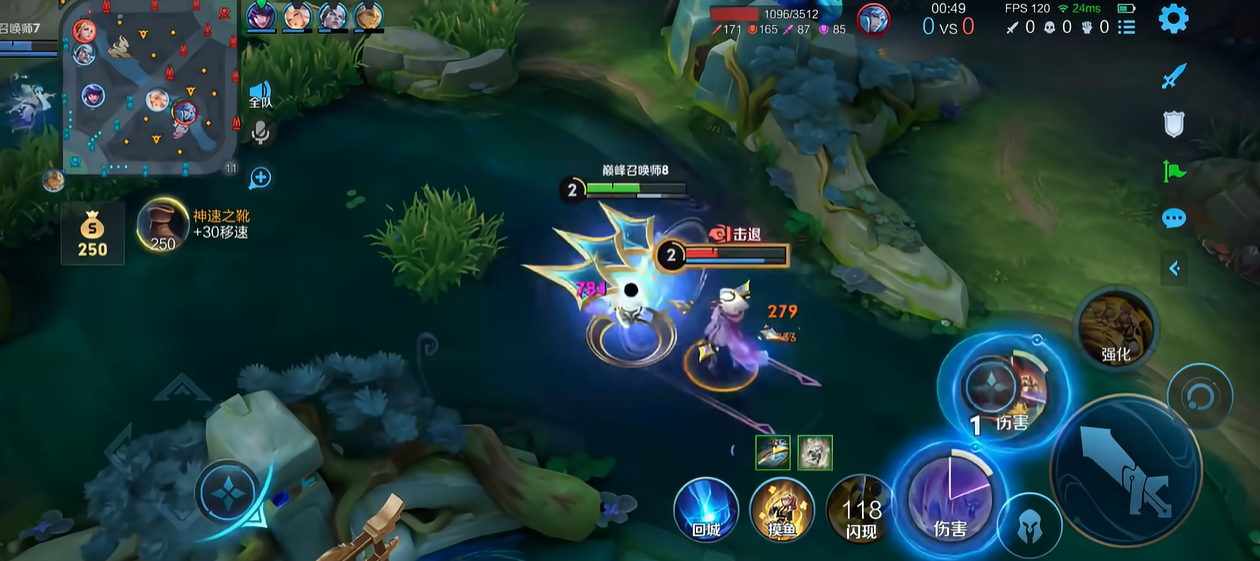Collapse the right-side signal panel arrow
The image size is (1260, 561).
click(x=1174, y=268)
